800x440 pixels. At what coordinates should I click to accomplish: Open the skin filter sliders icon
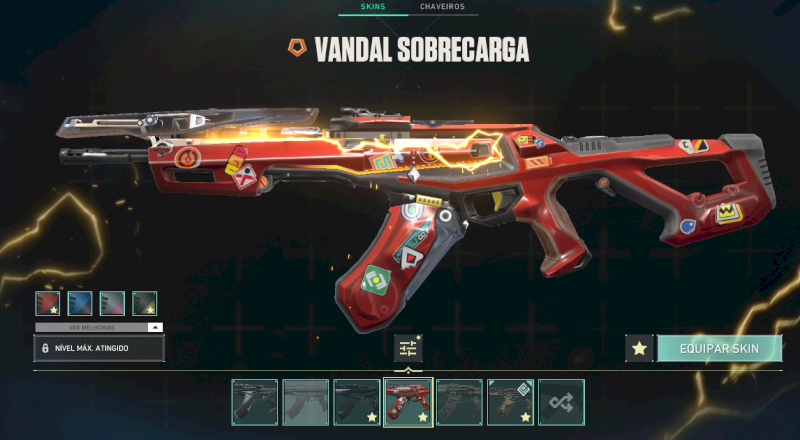pyautogui.click(x=408, y=348)
